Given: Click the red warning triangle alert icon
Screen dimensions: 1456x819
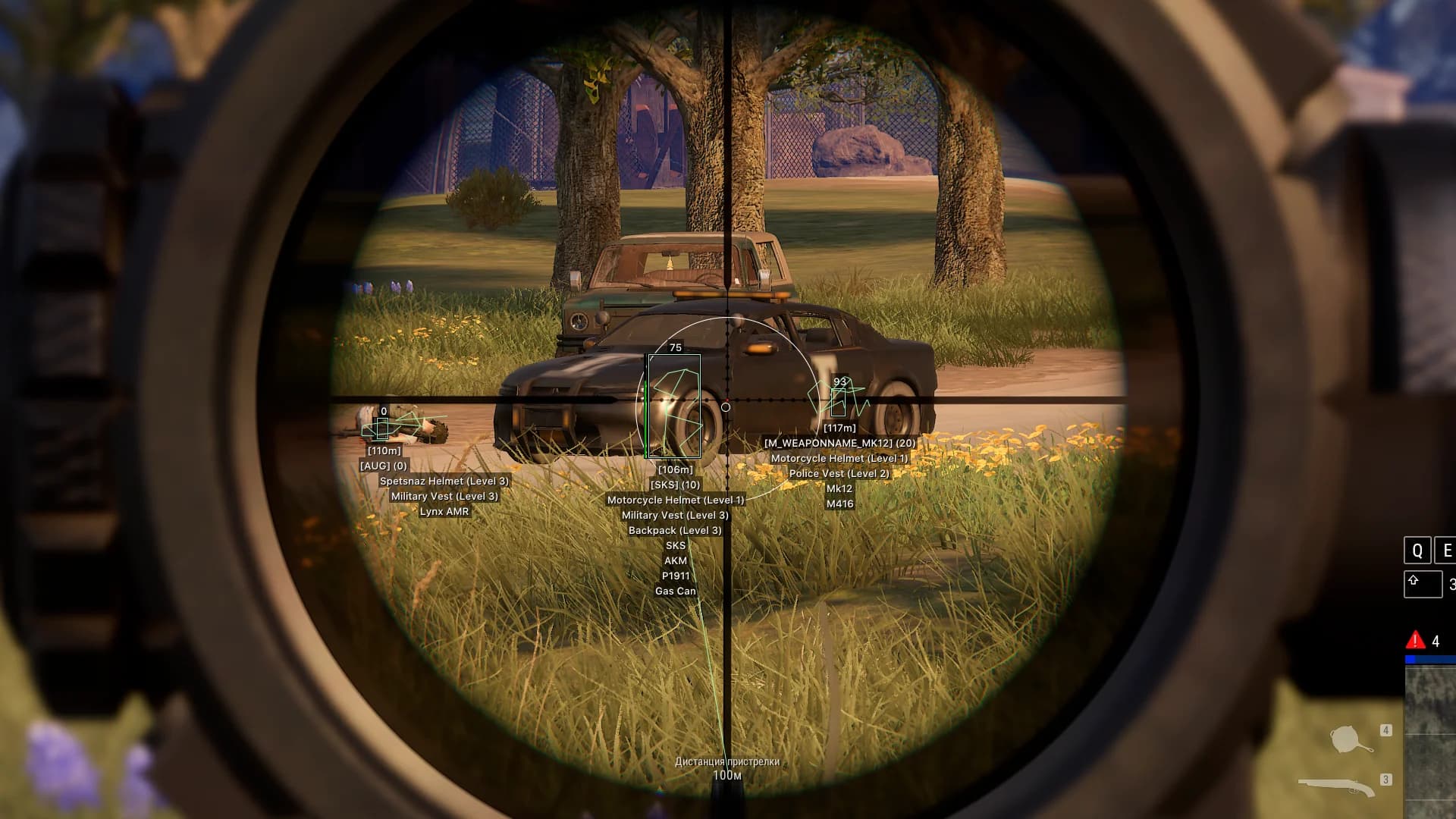Looking at the screenshot, I should coord(1415,641).
